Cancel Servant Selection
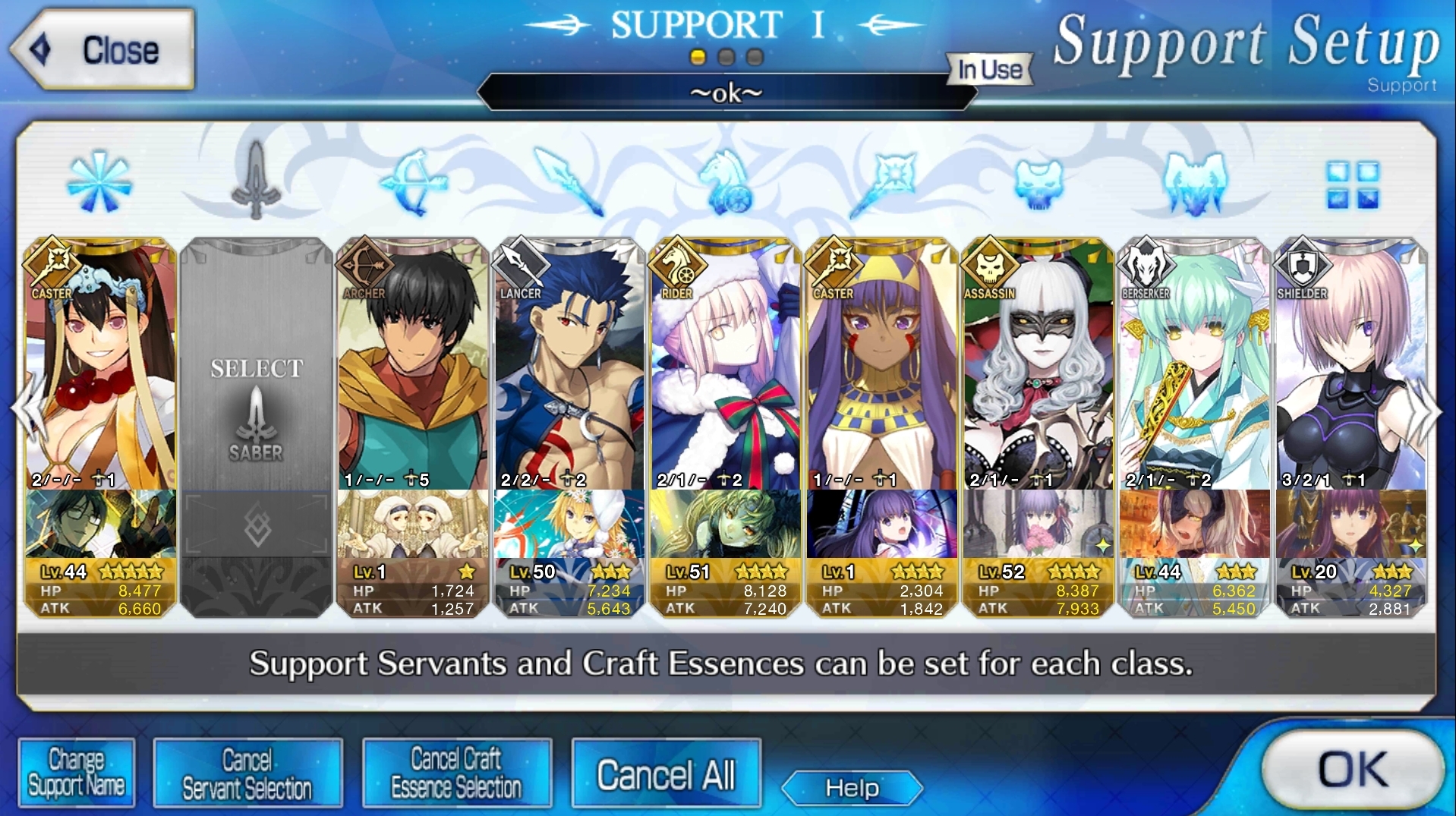This screenshot has height=816, width=1456. tap(247, 773)
